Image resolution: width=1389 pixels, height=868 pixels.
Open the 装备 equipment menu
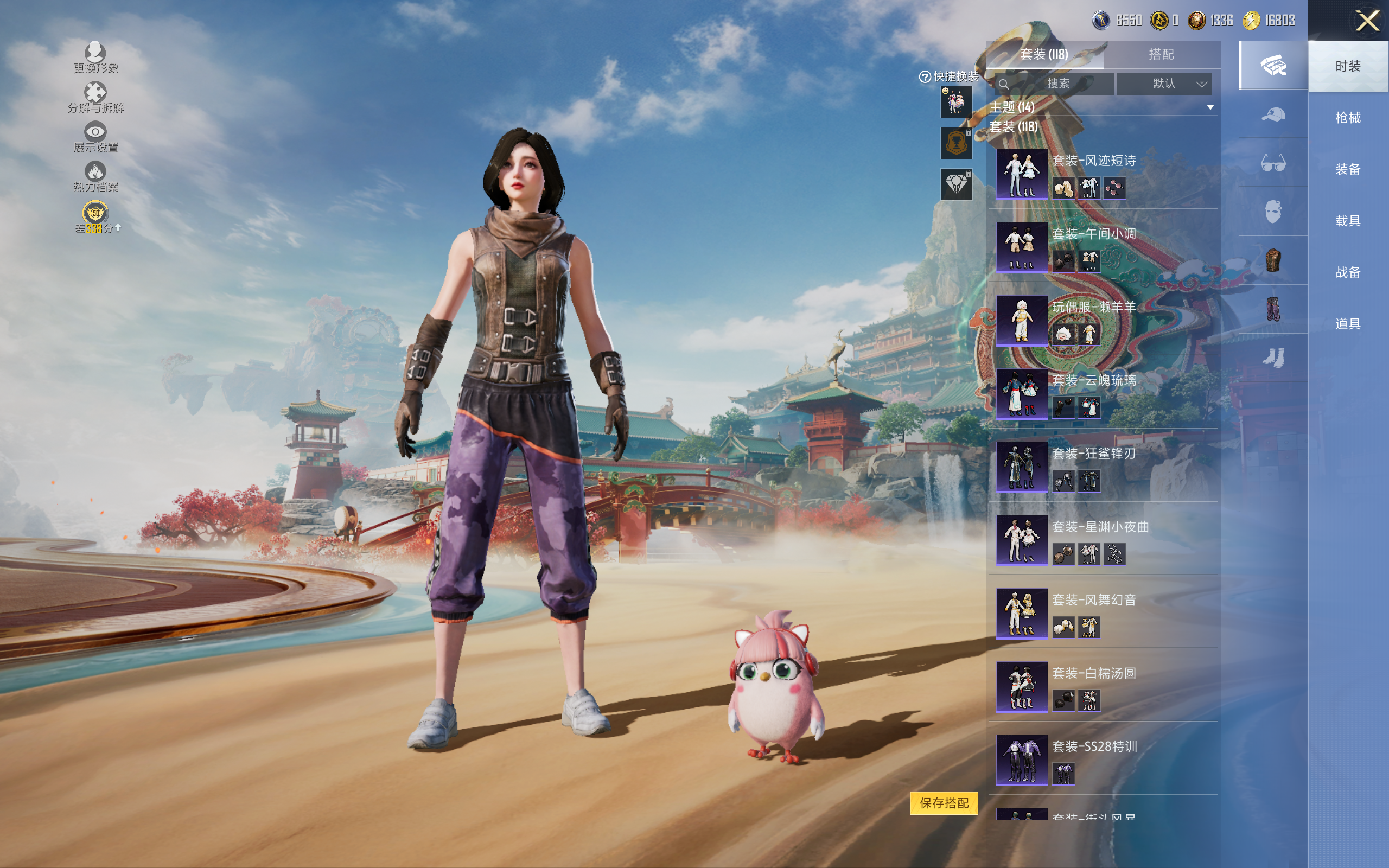click(1348, 169)
